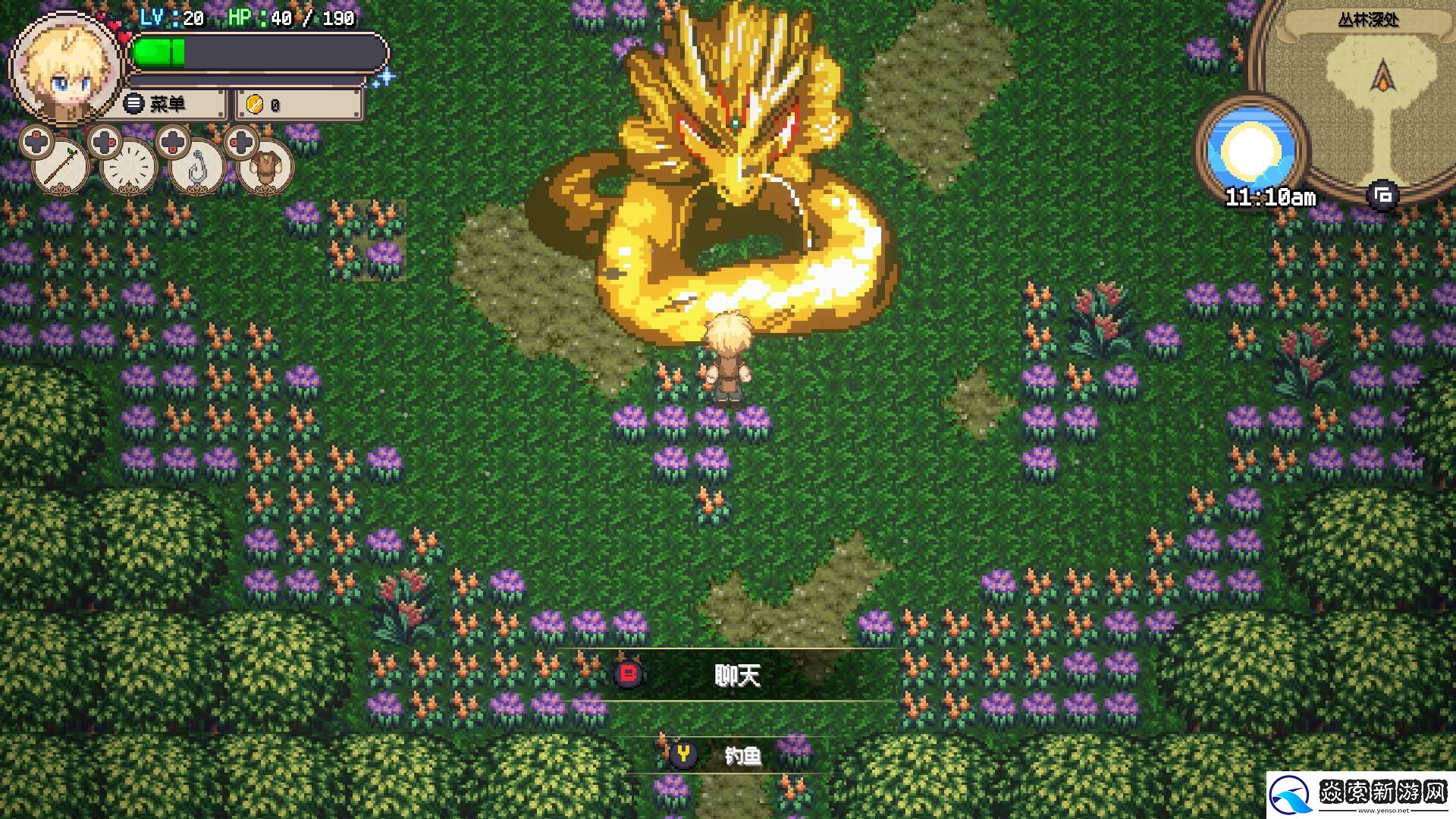Screen dimensions: 1456x819
Task: Click the hamburger icon beside 菜单
Action: click(133, 104)
